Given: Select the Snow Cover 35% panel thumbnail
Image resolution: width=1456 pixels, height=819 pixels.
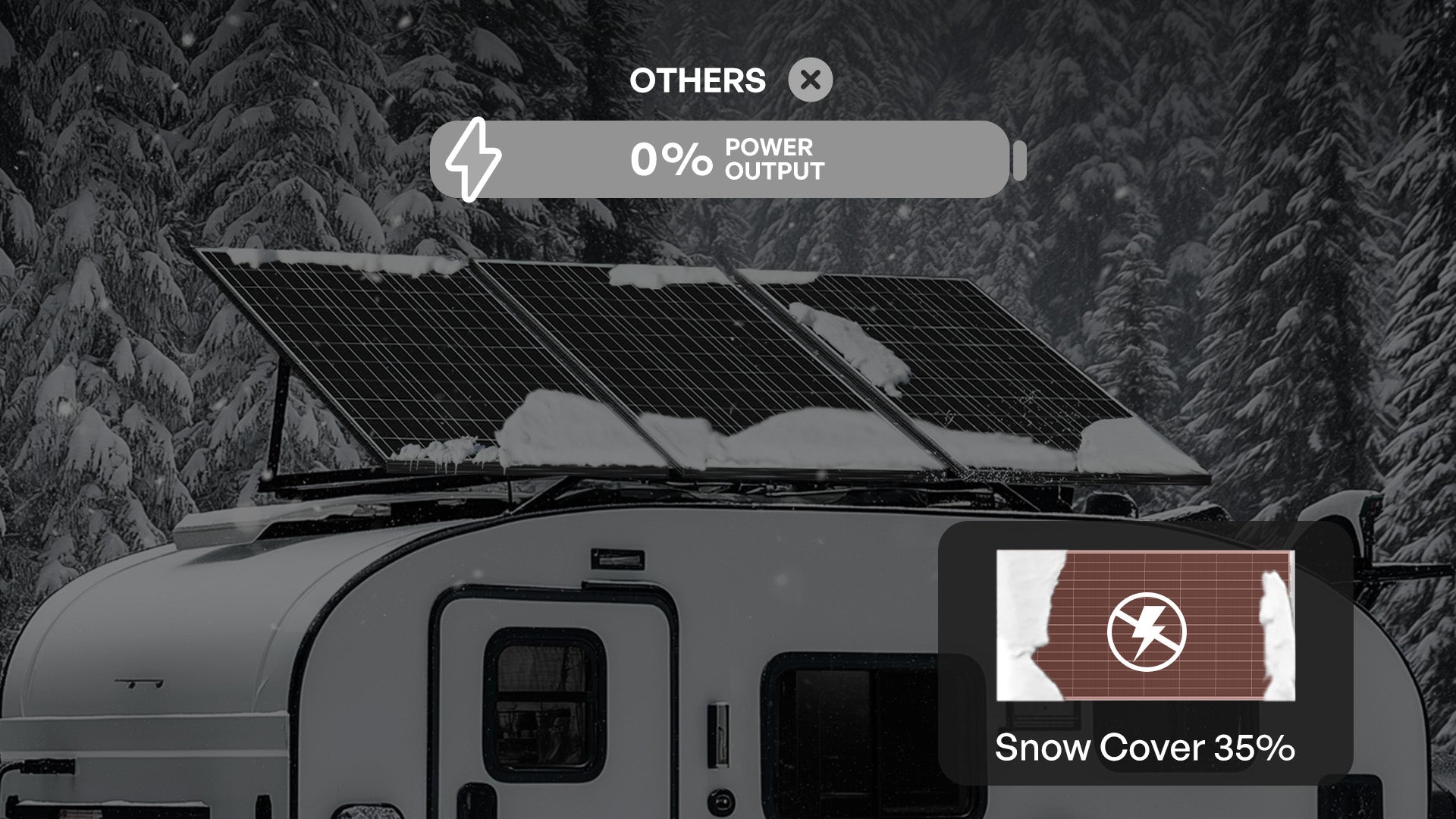Looking at the screenshot, I should coord(1145,626).
